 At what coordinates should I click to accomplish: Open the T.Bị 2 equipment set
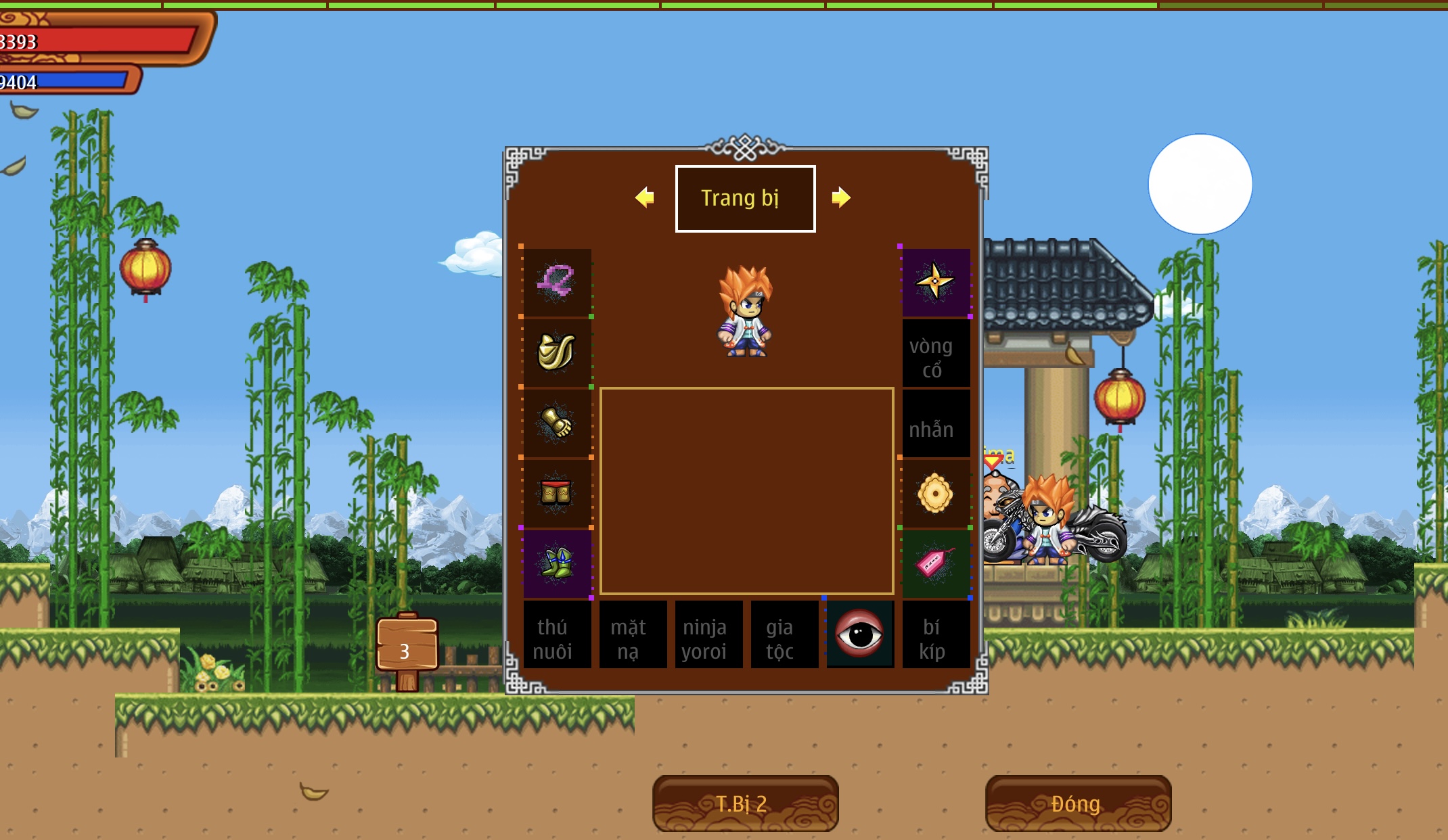point(745,803)
